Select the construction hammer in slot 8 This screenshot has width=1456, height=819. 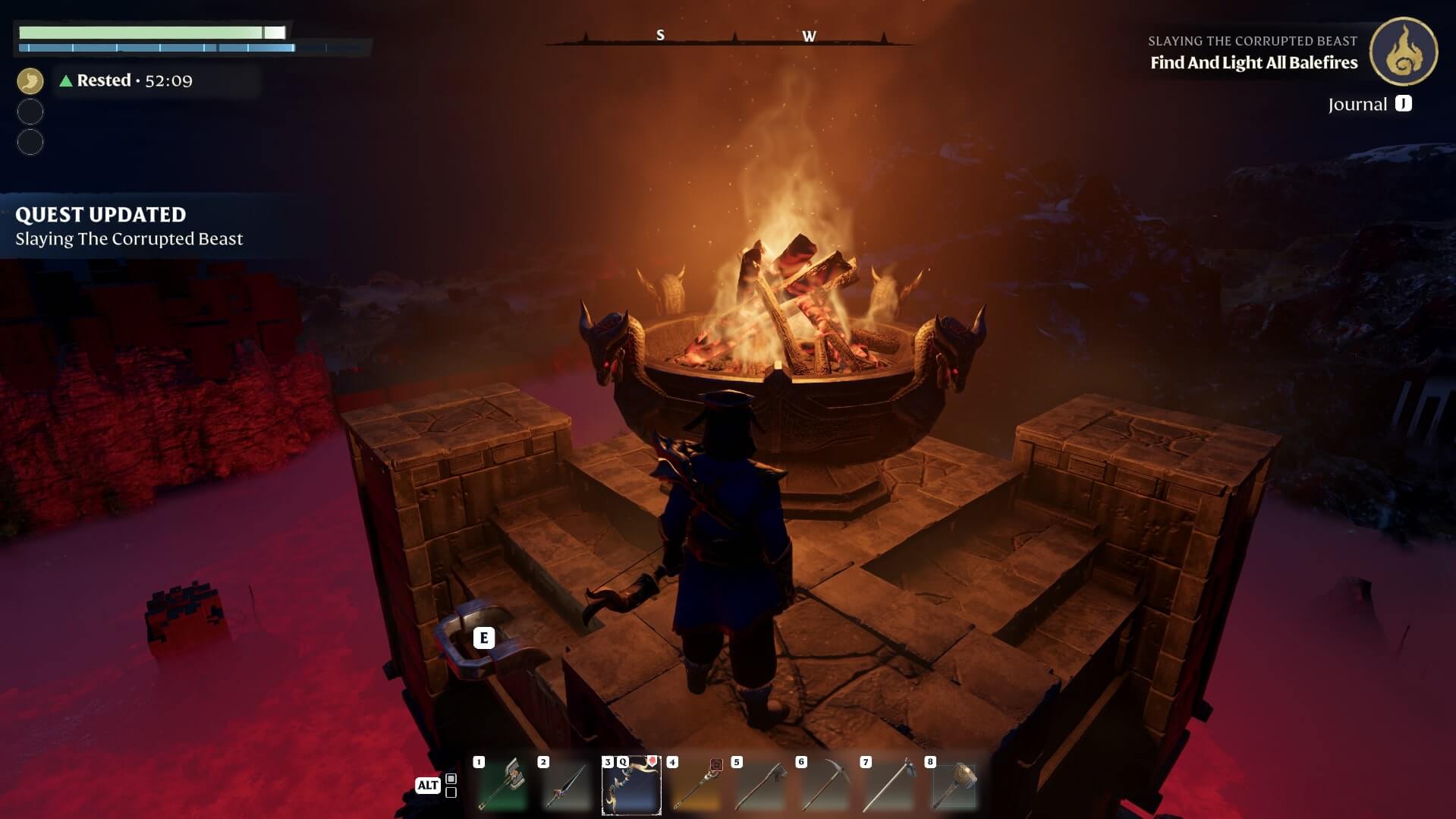(x=954, y=786)
